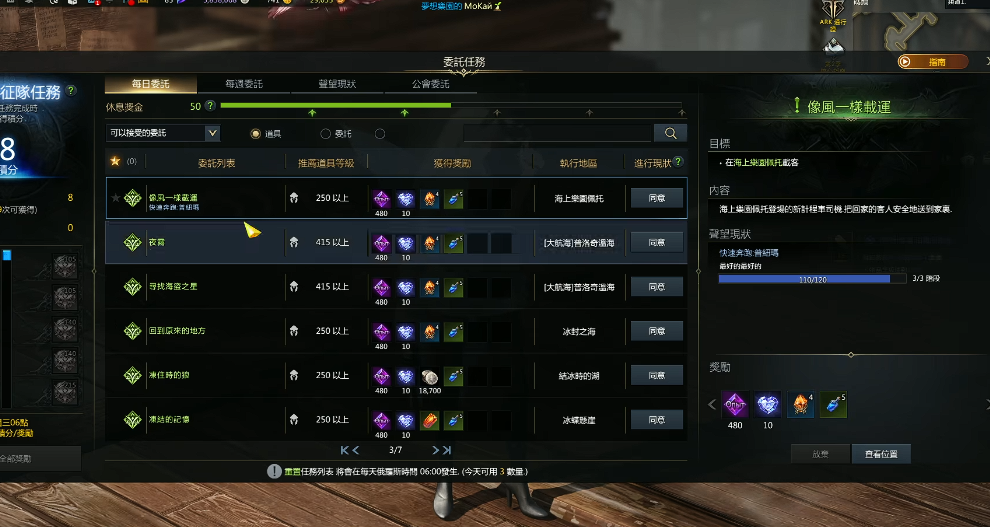Open the 每週委託 tab
Screen dimensions: 990x527
(245, 84)
